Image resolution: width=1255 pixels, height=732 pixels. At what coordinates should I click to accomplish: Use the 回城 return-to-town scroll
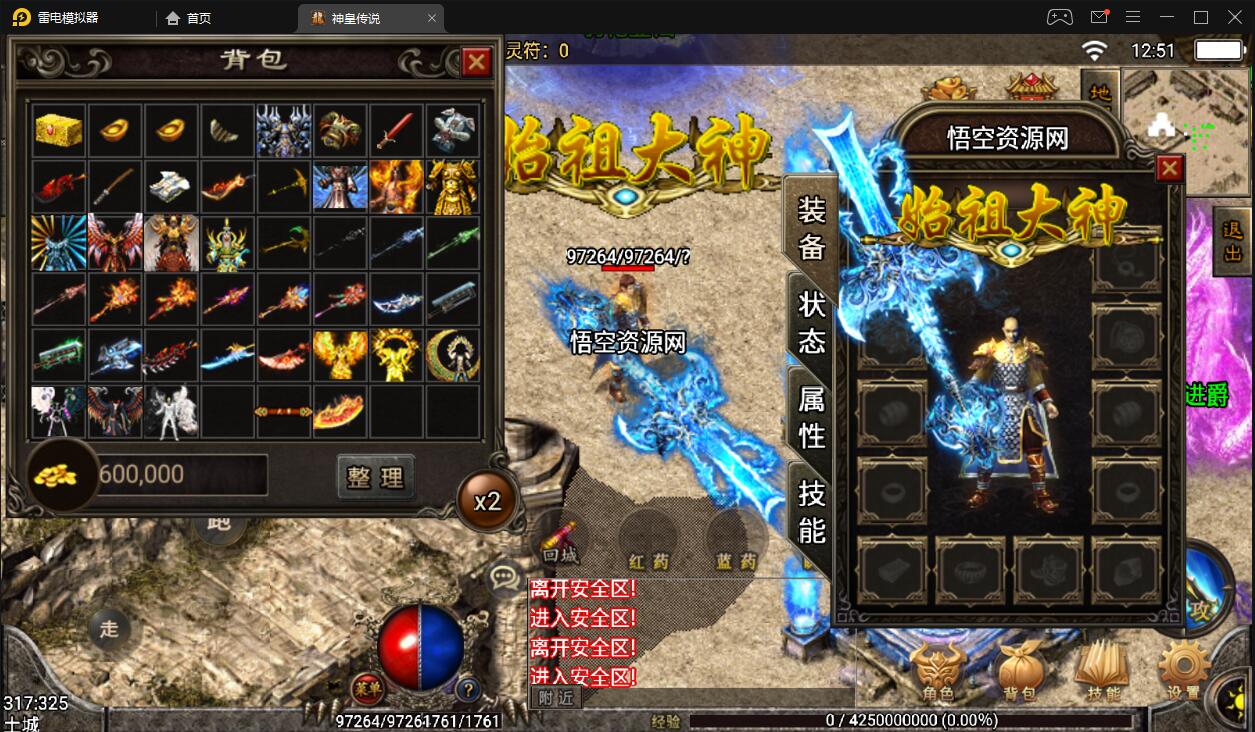(x=561, y=541)
